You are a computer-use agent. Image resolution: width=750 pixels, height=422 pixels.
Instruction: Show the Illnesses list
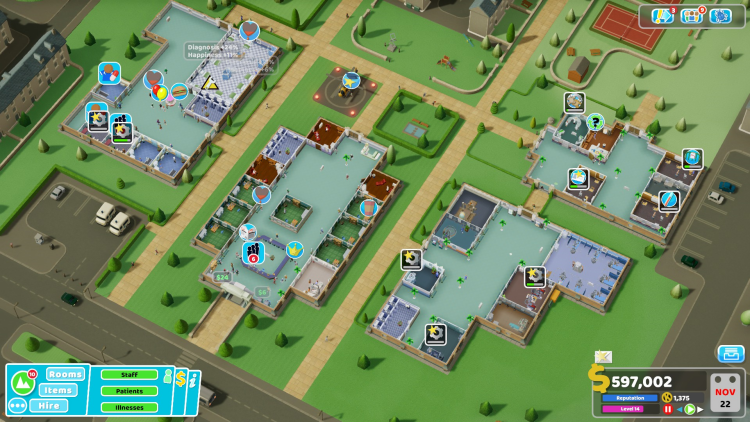[x=129, y=407]
